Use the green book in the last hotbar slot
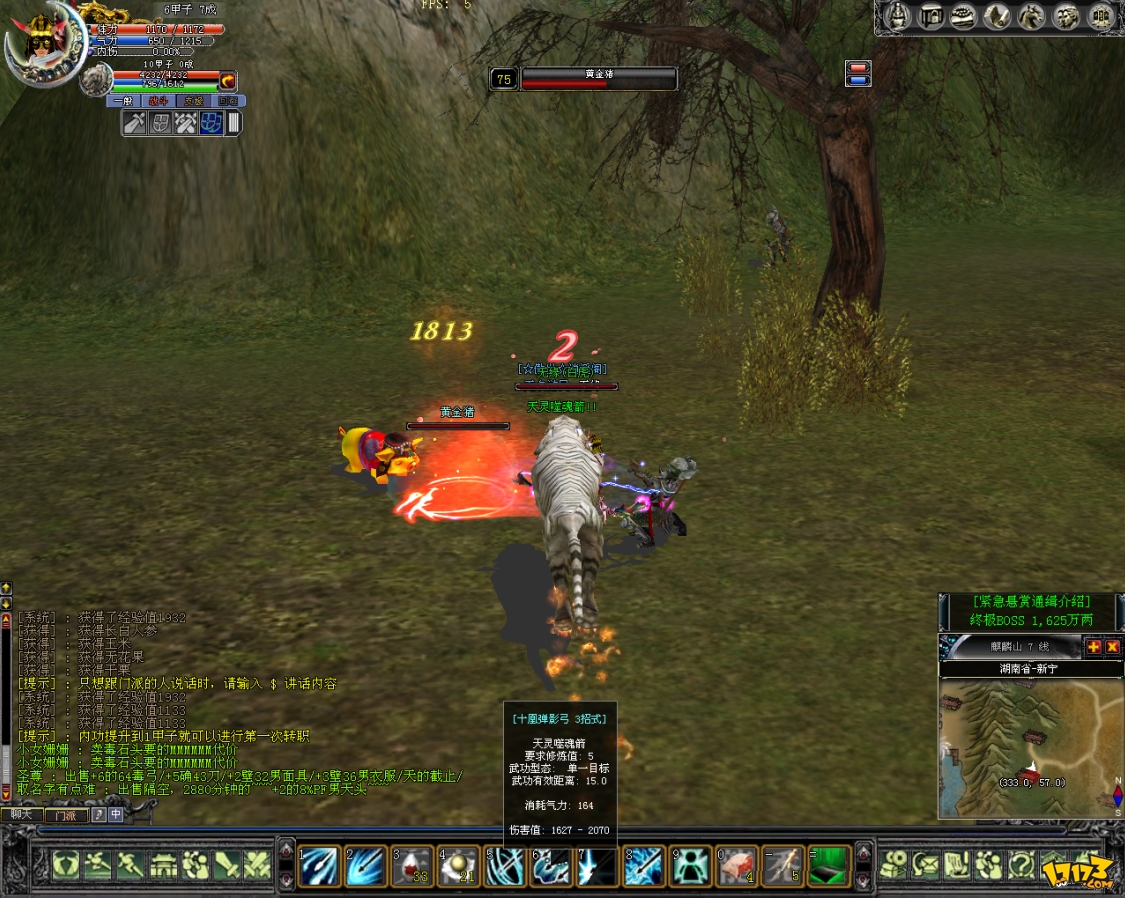Viewport: 1125px width, 898px height. click(x=830, y=864)
